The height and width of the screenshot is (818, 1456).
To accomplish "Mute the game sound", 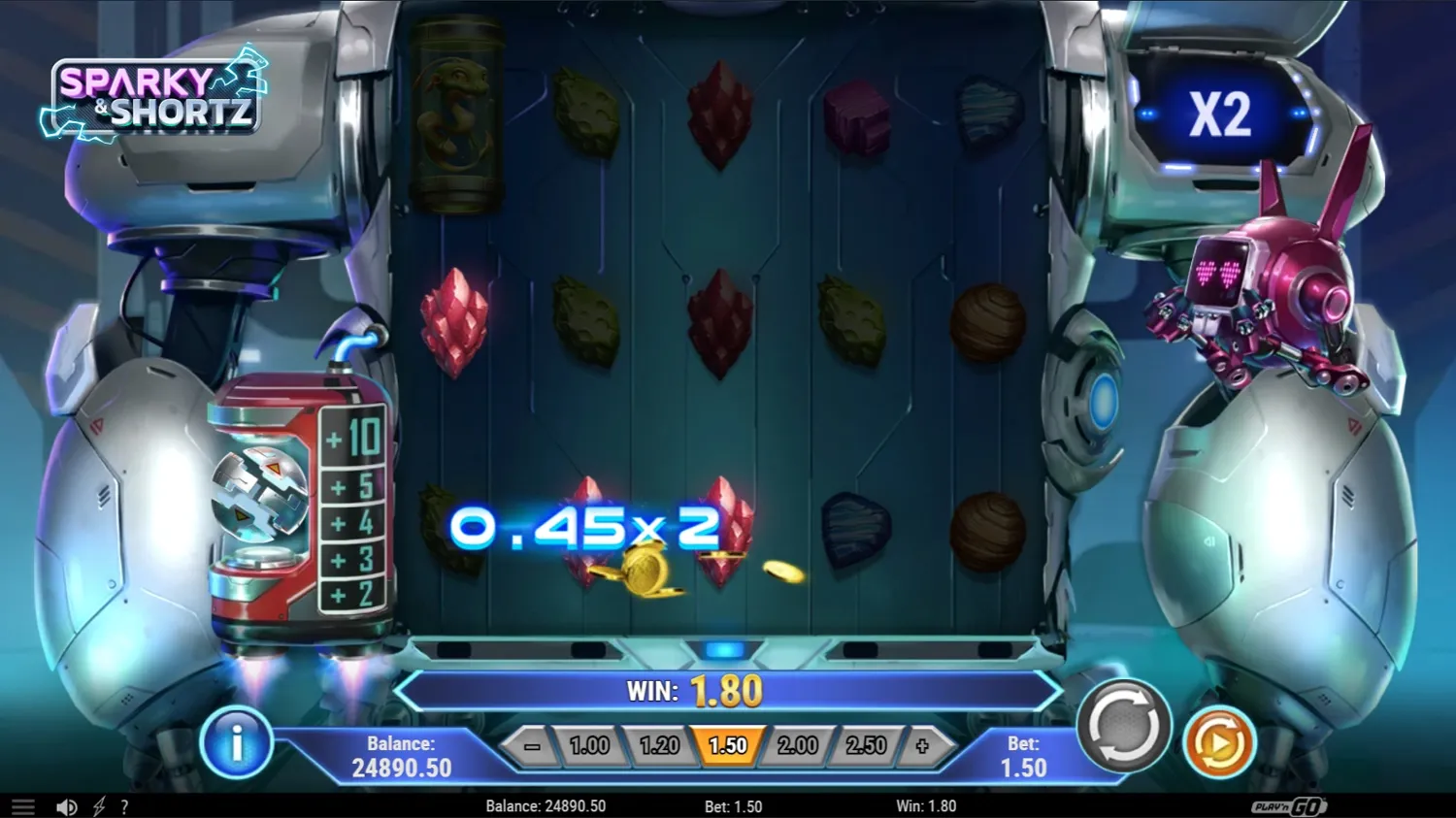I will [x=65, y=806].
